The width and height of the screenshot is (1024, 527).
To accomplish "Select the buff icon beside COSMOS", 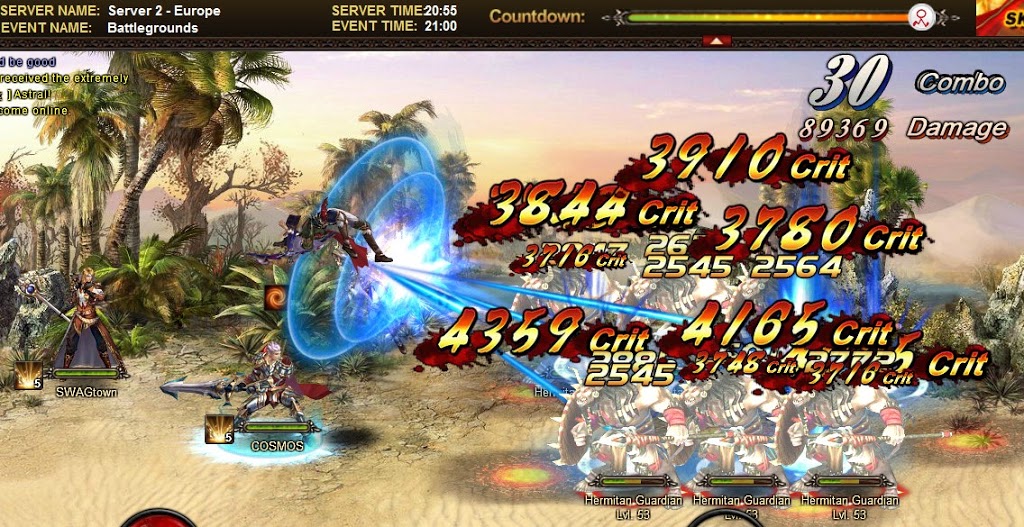I will point(219,429).
